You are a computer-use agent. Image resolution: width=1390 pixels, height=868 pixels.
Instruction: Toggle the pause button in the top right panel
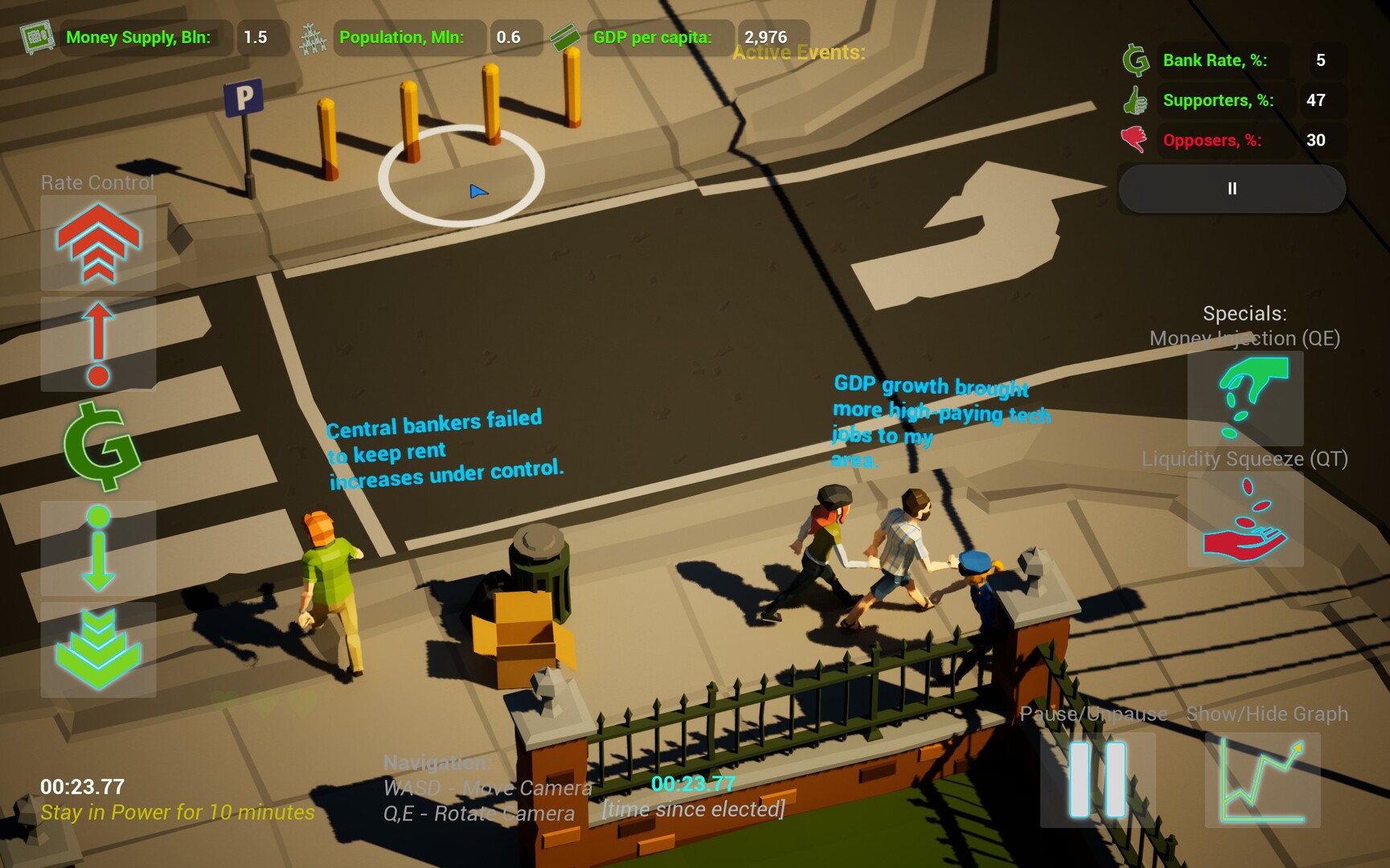click(1231, 189)
